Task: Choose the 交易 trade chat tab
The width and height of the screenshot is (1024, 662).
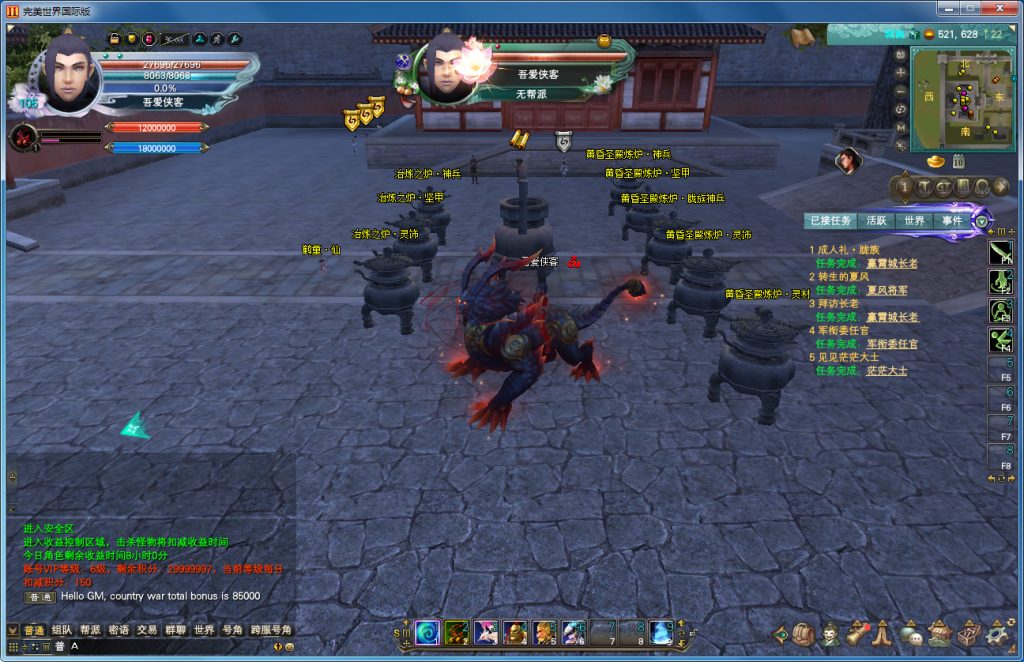Action: [147, 630]
